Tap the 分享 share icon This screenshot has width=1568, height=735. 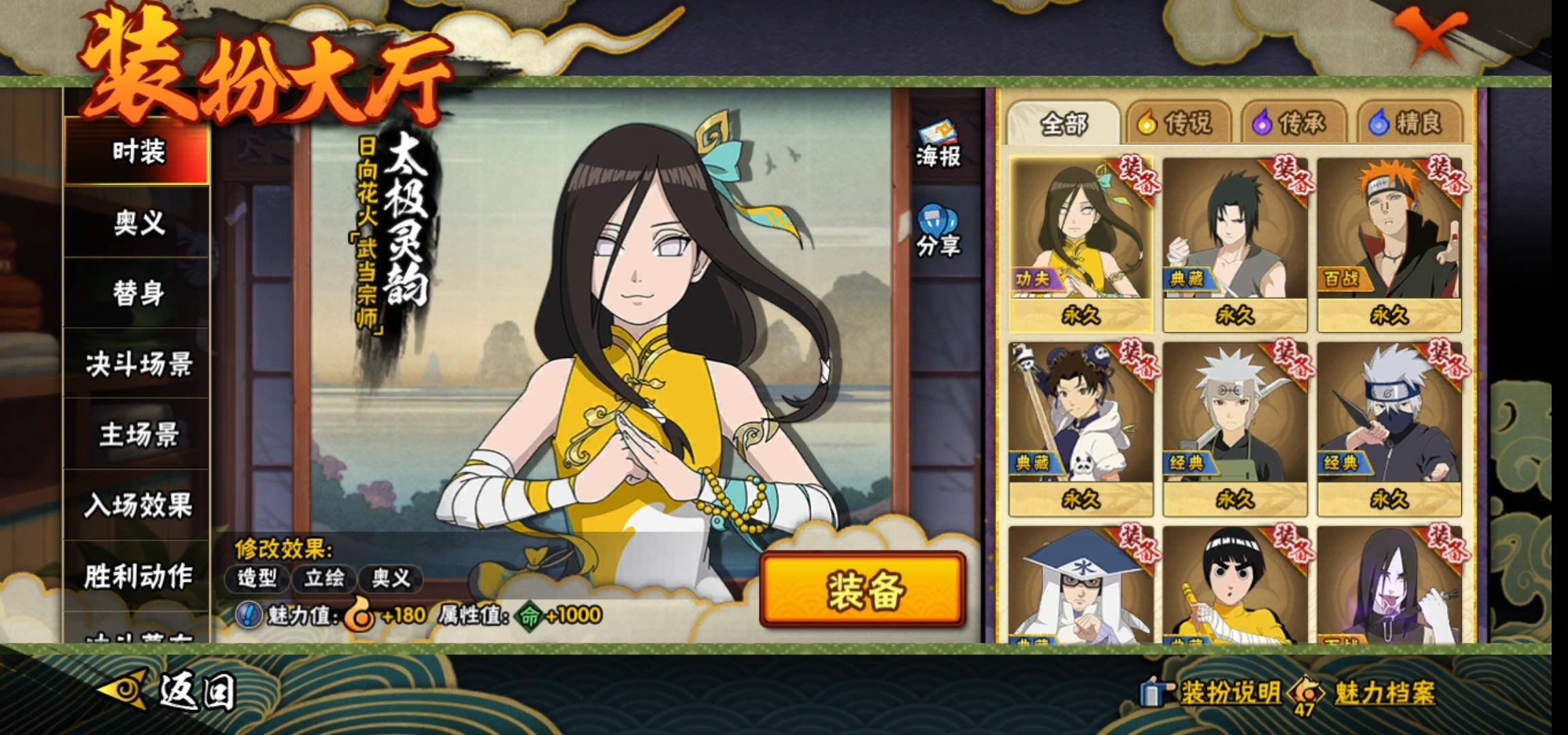click(x=938, y=231)
